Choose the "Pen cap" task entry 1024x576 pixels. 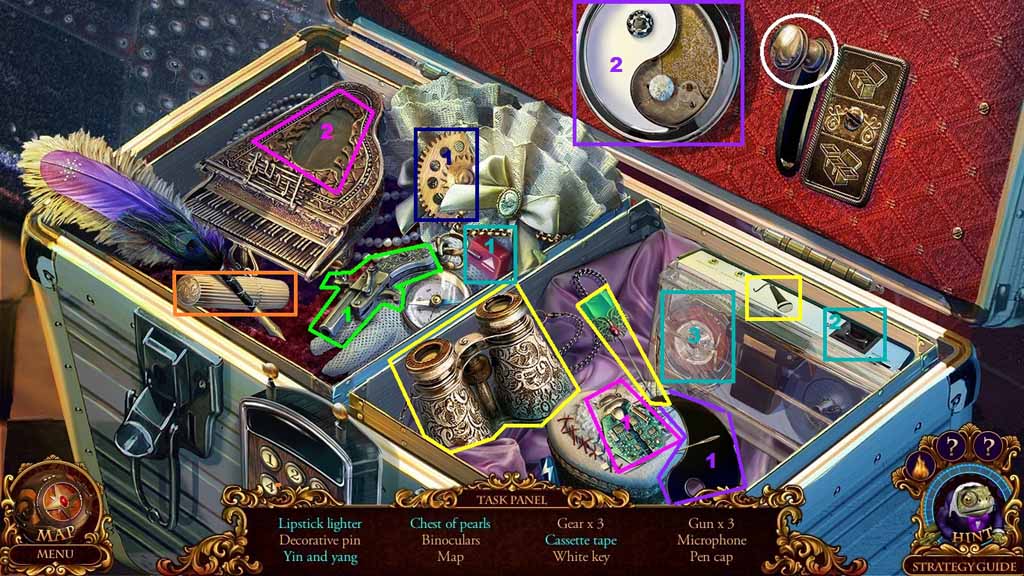(x=710, y=557)
